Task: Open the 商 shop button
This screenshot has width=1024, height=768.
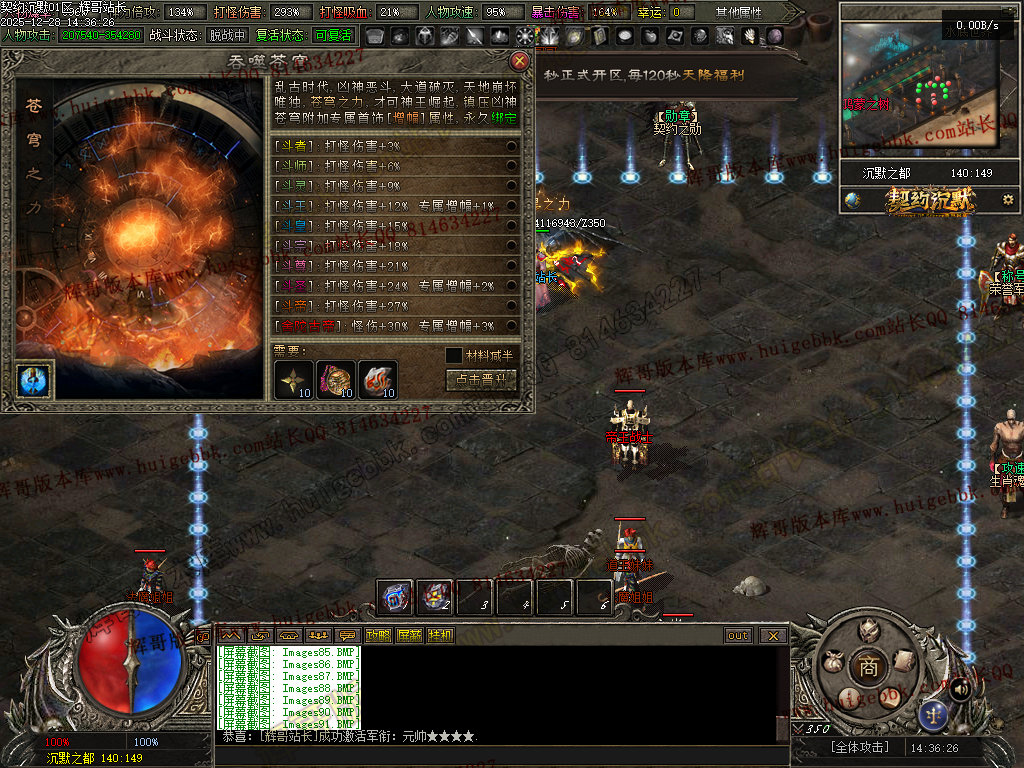Action: point(865,665)
